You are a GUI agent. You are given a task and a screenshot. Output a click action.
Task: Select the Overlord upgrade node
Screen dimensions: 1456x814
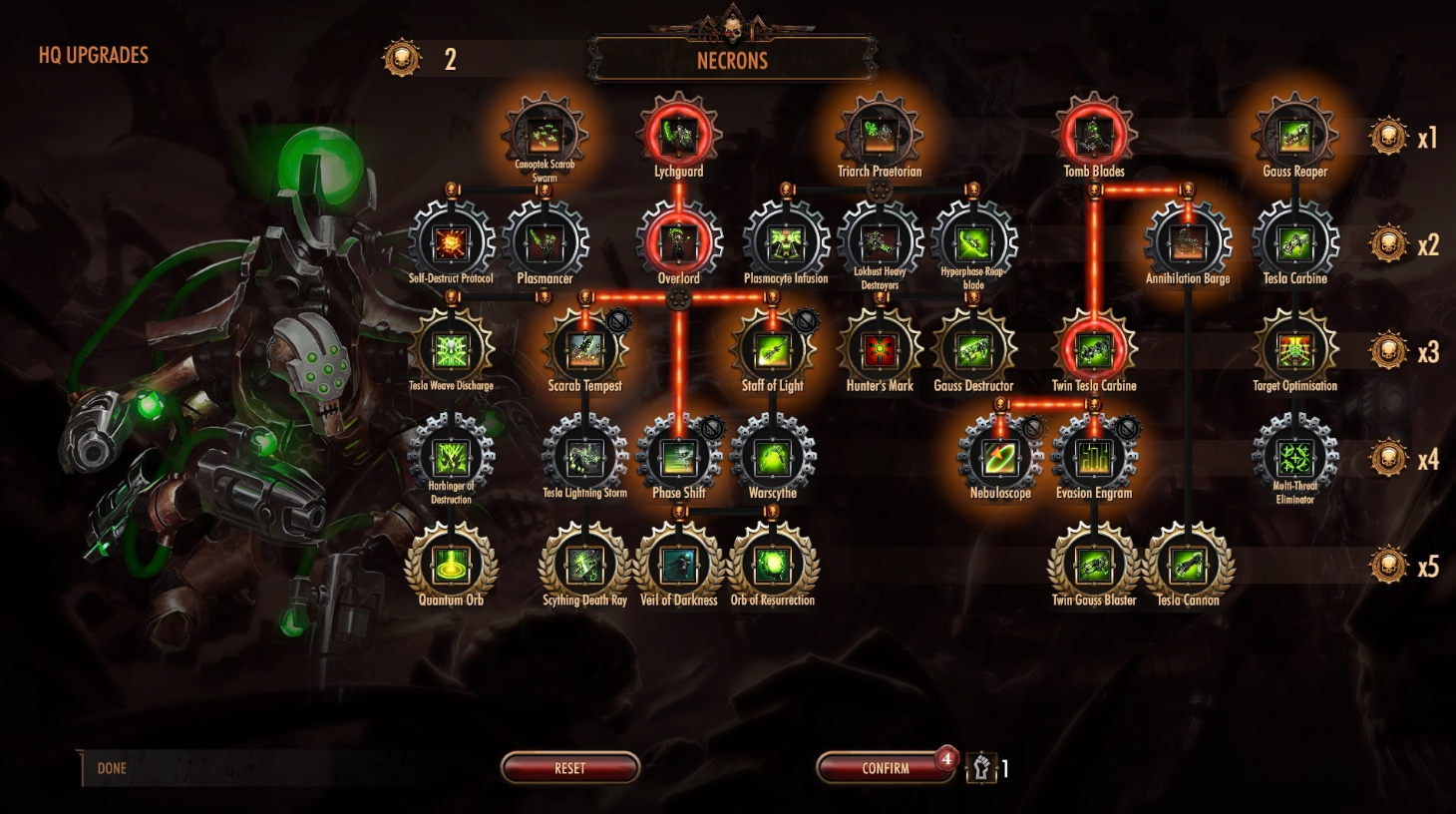pos(679,242)
